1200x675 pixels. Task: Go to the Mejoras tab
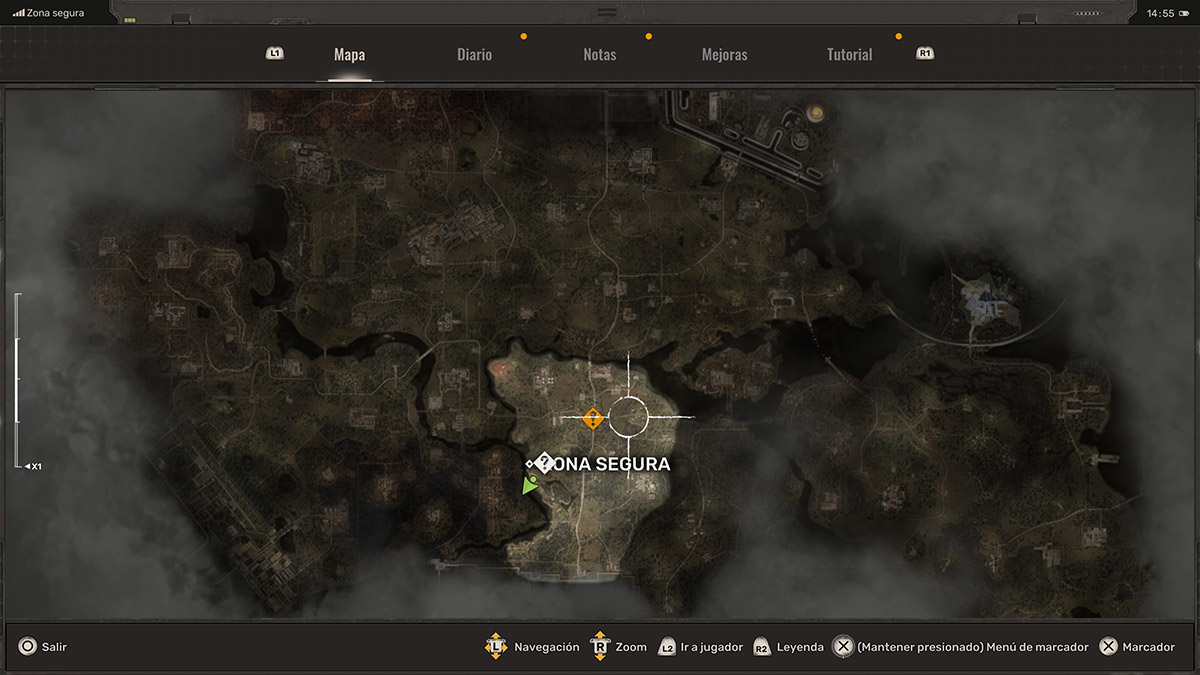[724, 55]
